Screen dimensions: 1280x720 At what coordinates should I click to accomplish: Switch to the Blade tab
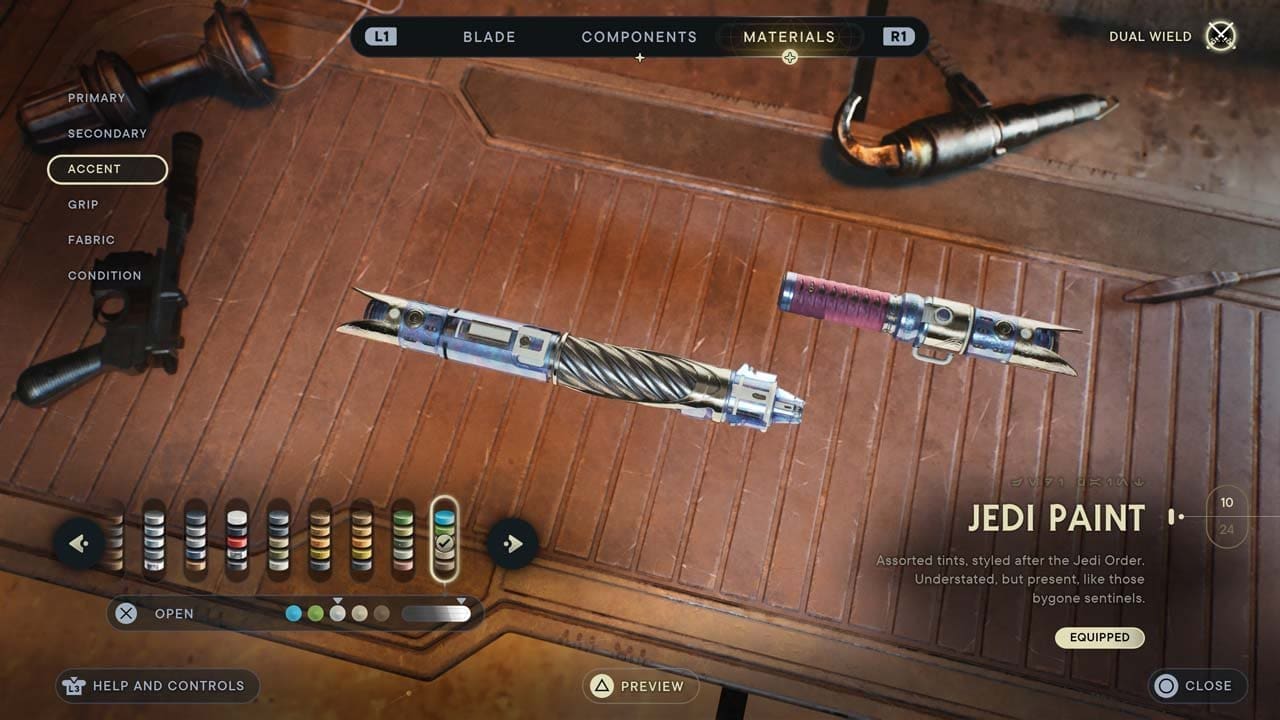click(x=489, y=37)
